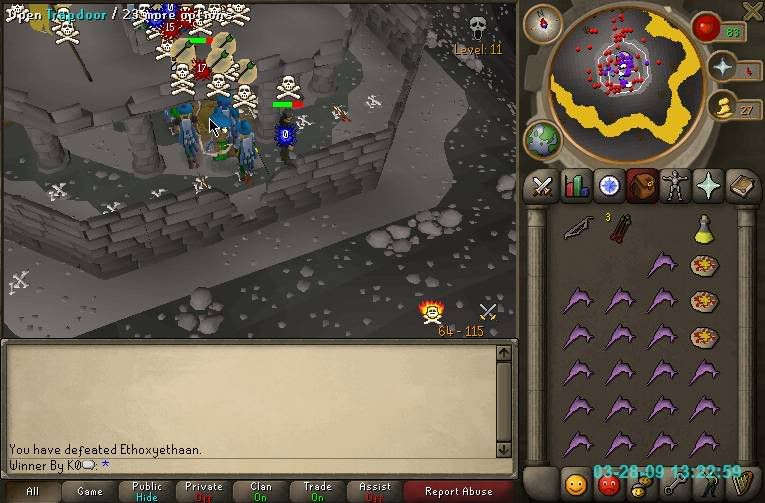Toggle the Trade chat filter

click(318, 491)
